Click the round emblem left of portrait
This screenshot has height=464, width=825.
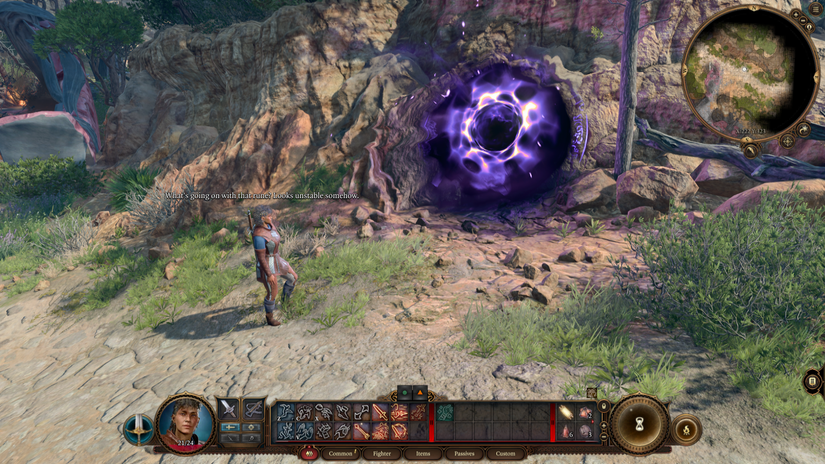point(138,429)
